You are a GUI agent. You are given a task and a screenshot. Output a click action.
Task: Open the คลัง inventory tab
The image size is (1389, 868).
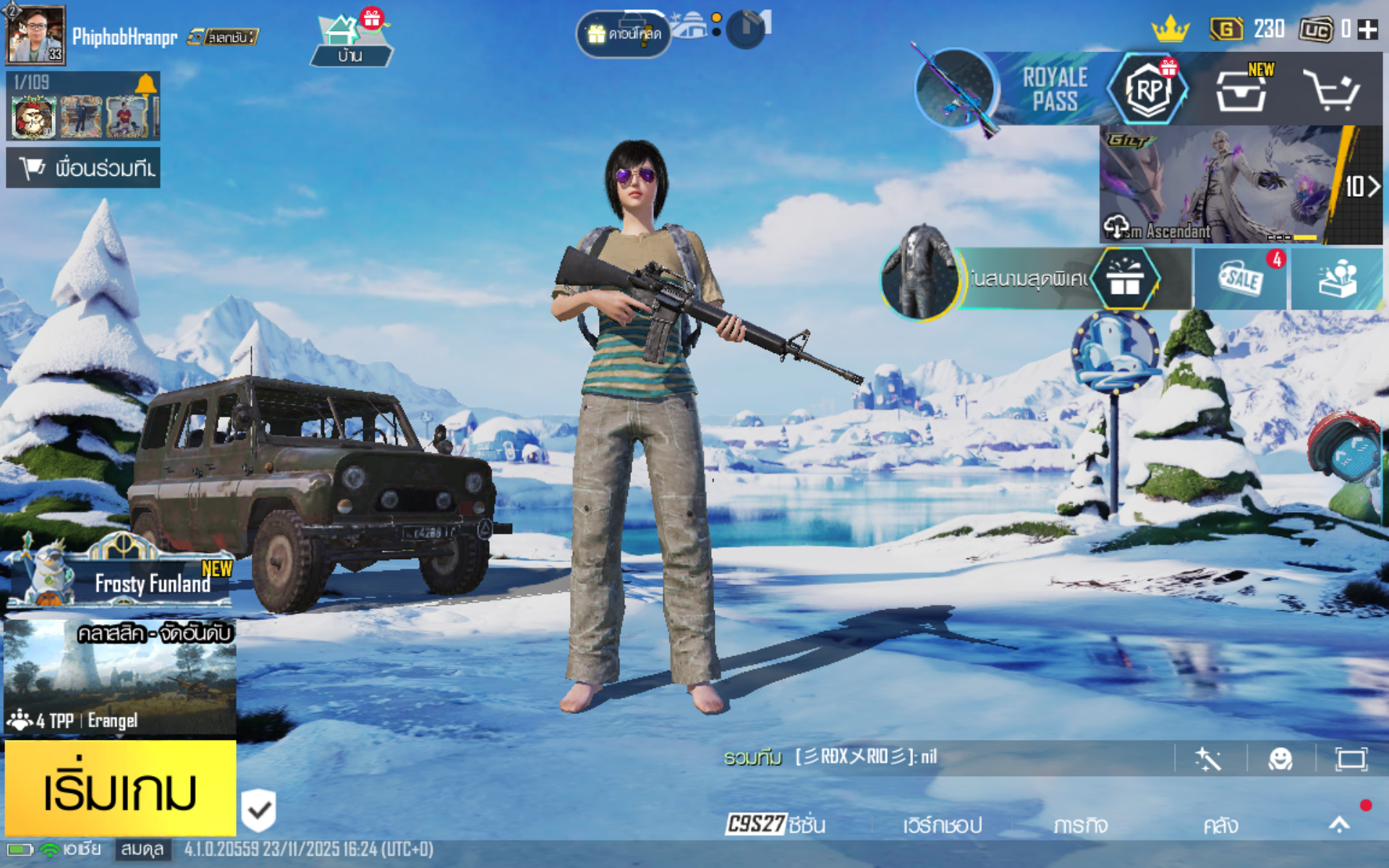point(1220,825)
